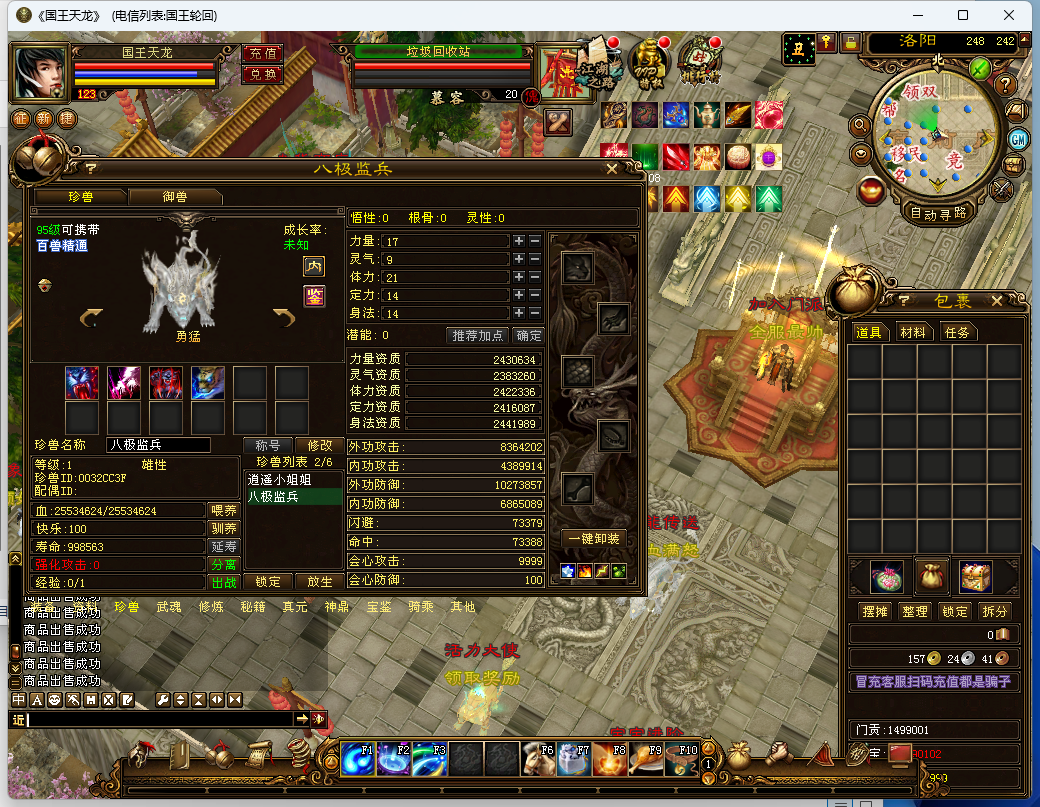This screenshot has width=1040, height=807.
Task: Sort the bag with 整理
Action: point(914,611)
